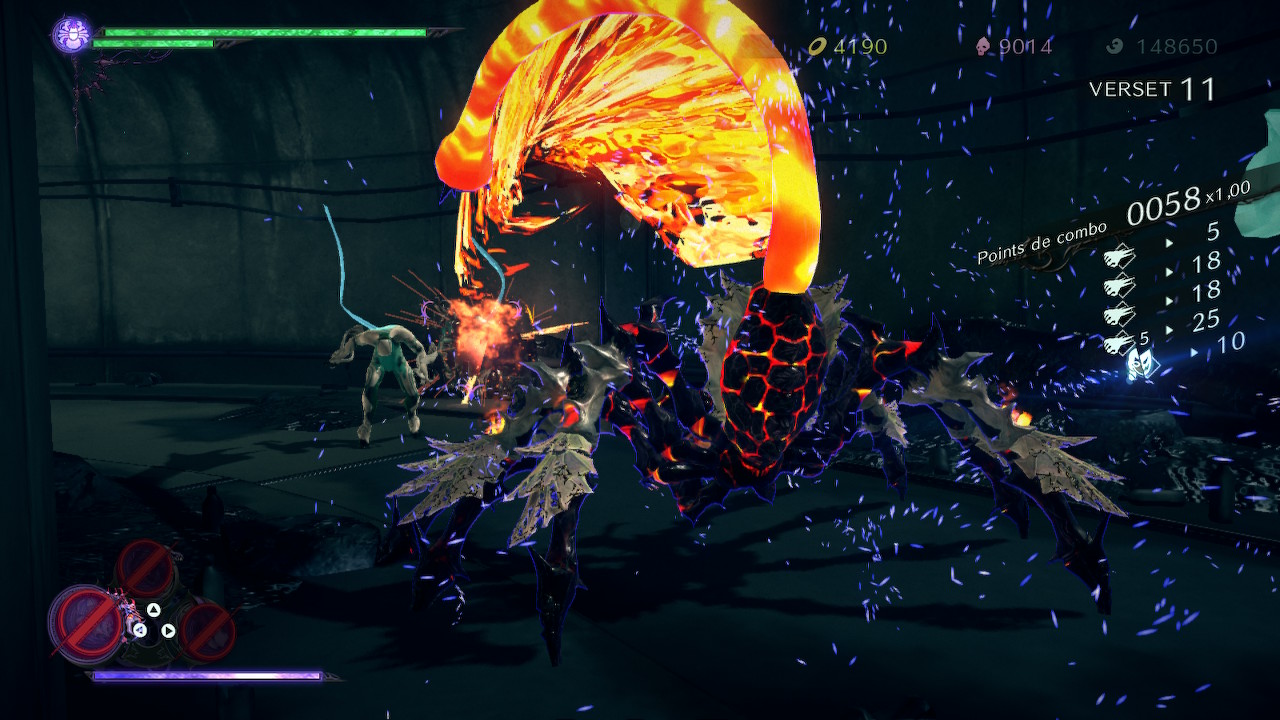Select the disabled demon slot beside the right arrow

(x=208, y=629)
